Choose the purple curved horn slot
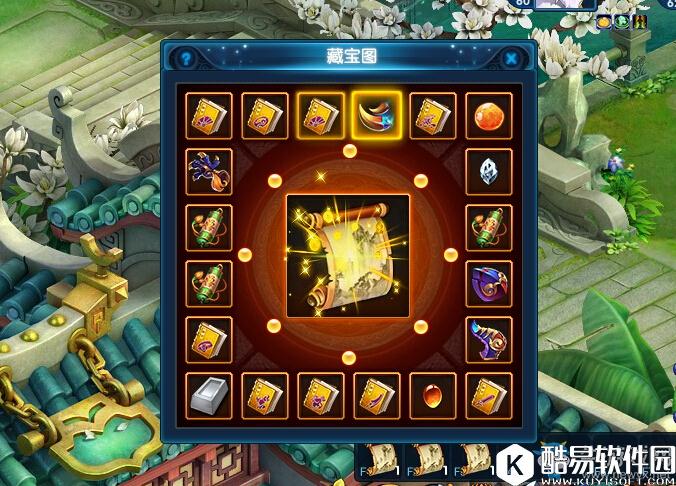 click(489, 340)
